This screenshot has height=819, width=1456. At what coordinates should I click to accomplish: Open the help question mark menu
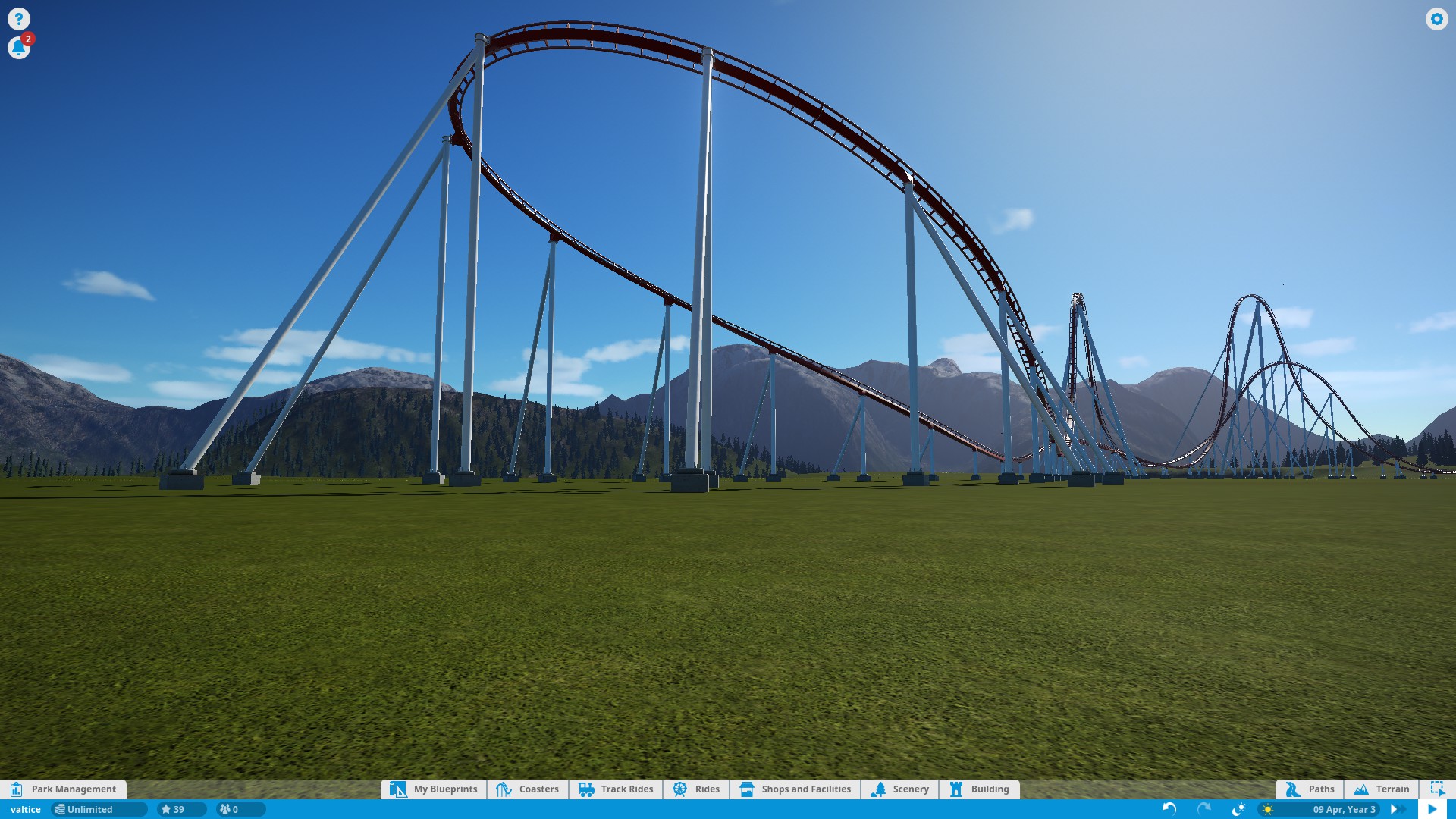coord(19,19)
